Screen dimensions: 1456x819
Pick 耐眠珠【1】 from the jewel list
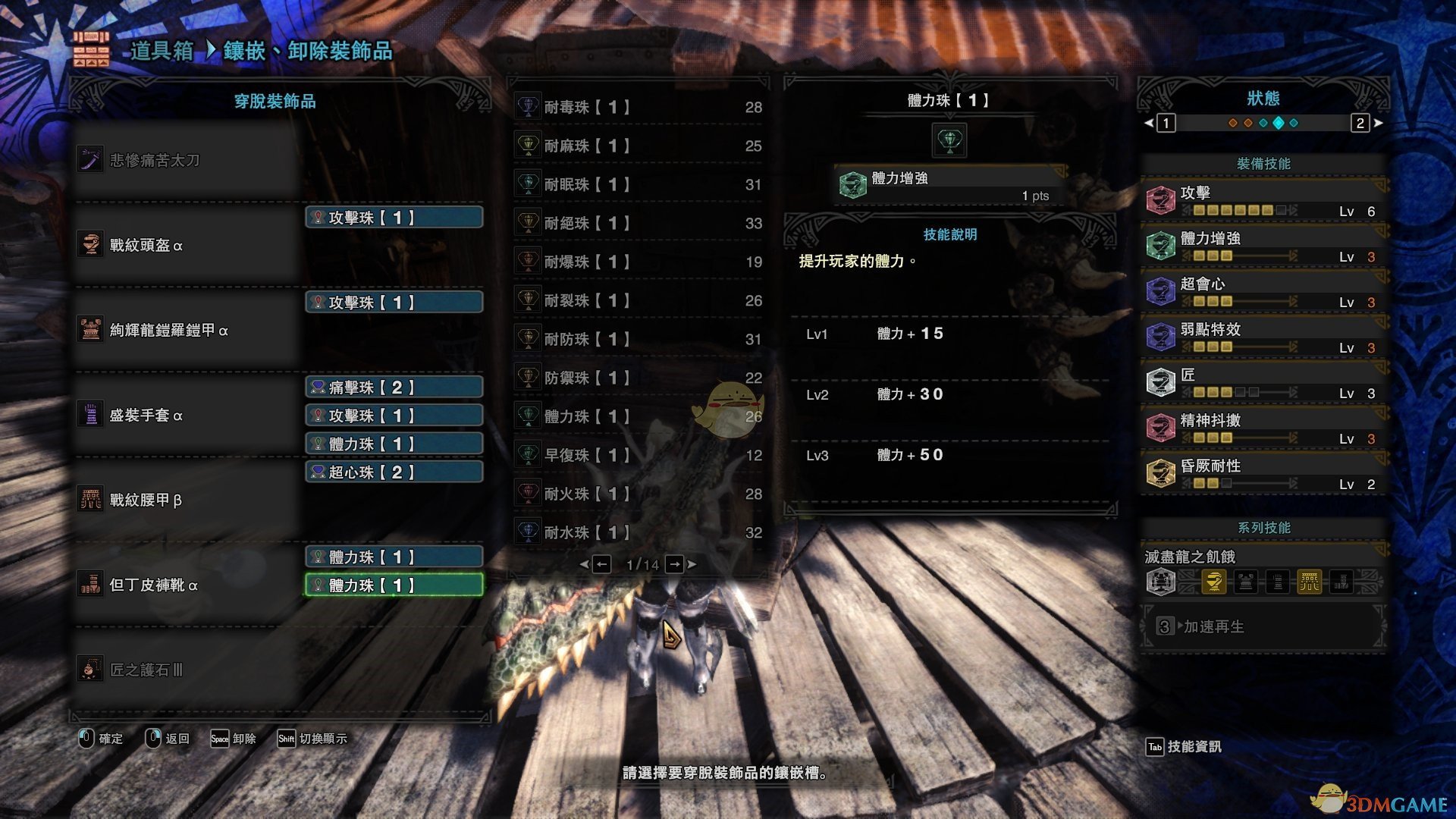[x=639, y=184]
